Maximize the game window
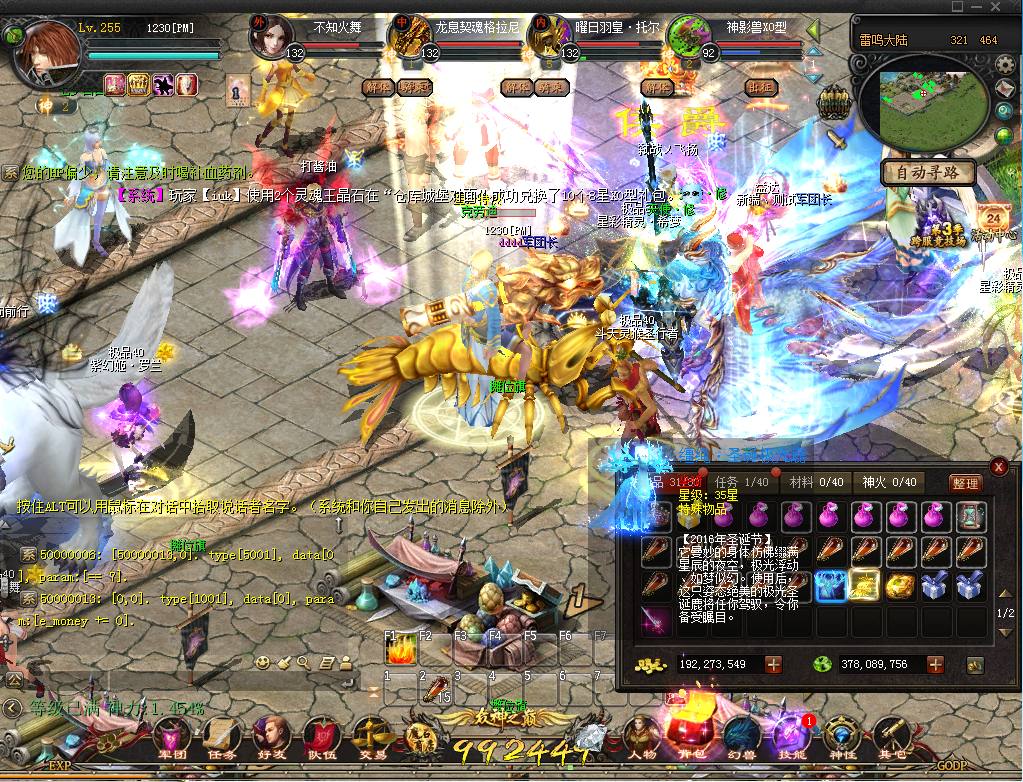Screen dimensions: 1023x782 click(985, 7)
